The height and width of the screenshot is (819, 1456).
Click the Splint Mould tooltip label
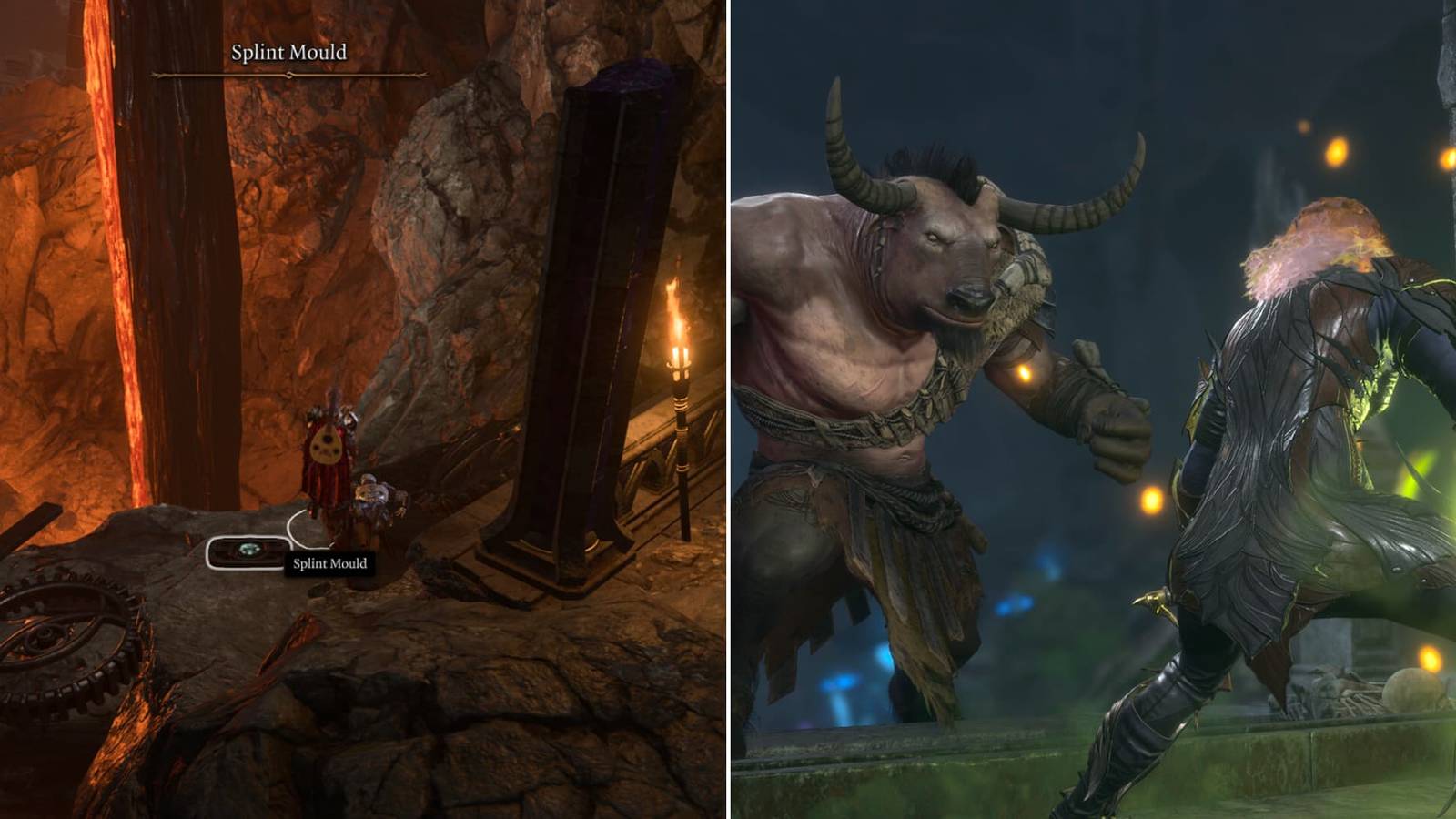pos(329,563)
